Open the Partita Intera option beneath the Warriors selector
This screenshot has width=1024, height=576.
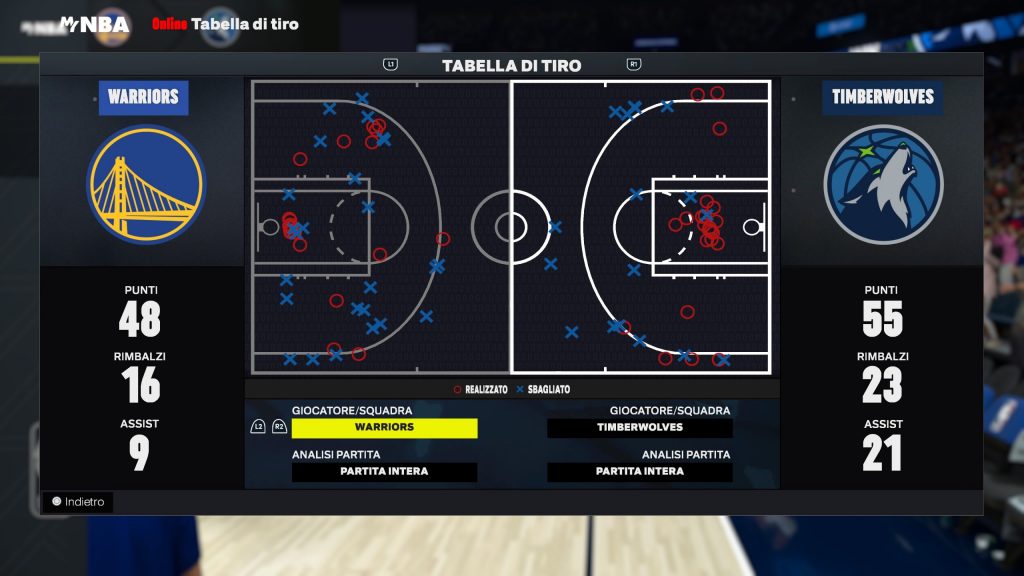(x=384, y=472)
